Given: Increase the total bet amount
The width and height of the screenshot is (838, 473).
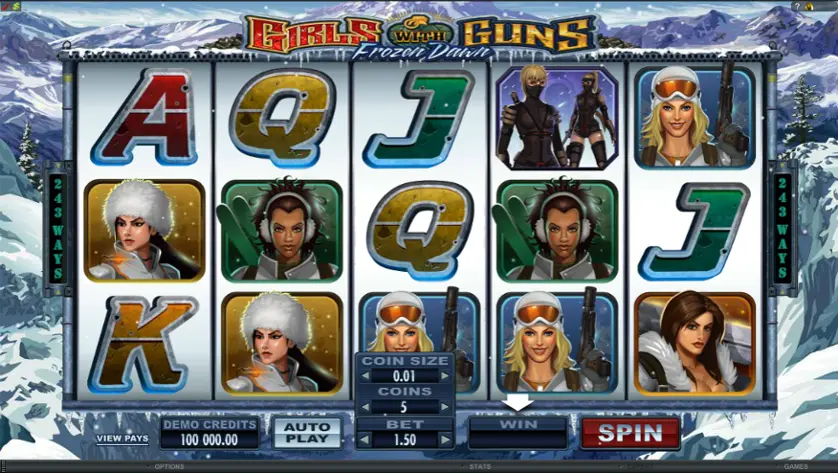Looking at the screenshot, I should [x=446, y=438].
